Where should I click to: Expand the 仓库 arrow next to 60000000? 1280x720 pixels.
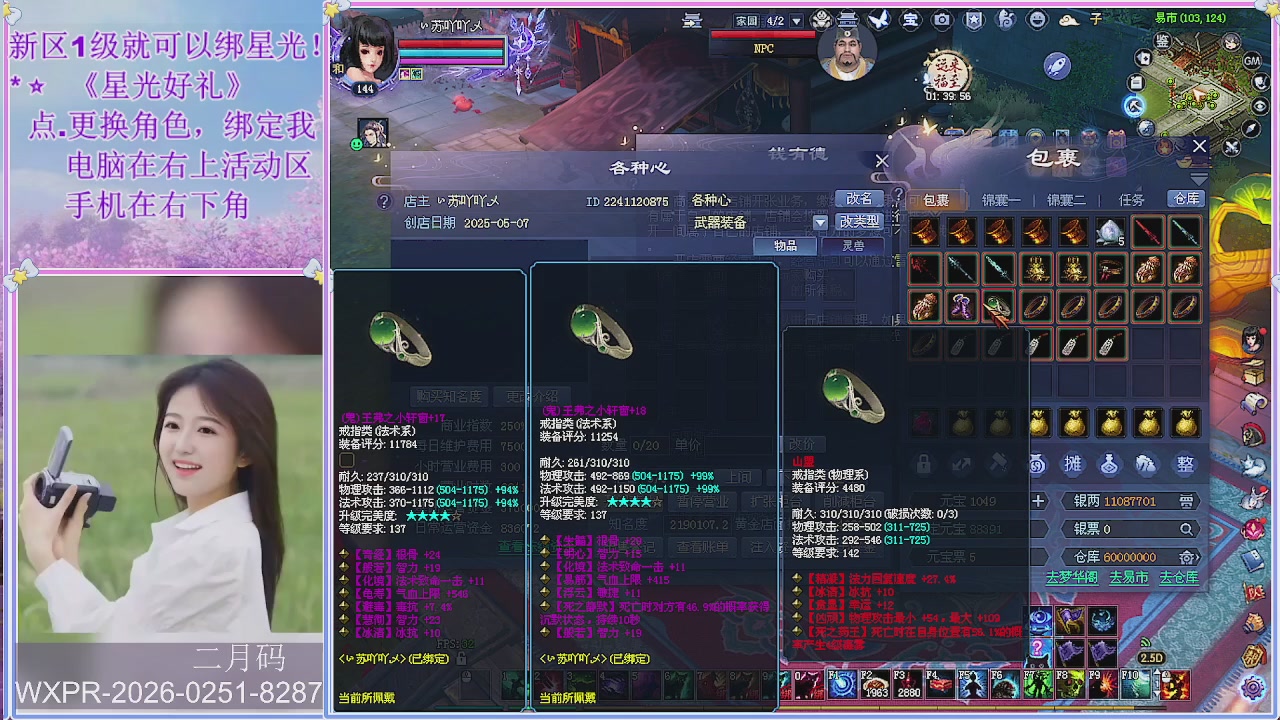pyautogui.click(x=1197, y=557)
